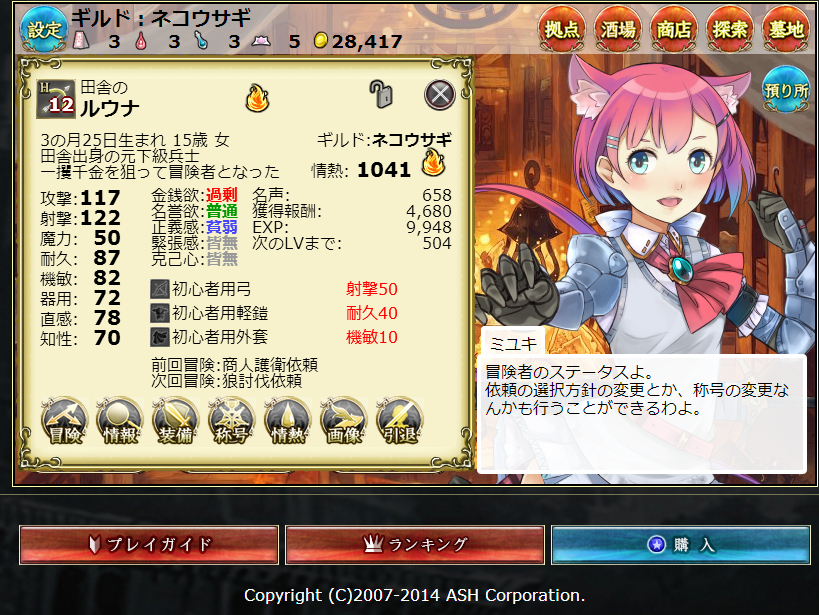This screenshot has height=615, width=819.
Task: Select the 探索 exploration menu
Action: (730, 30)
